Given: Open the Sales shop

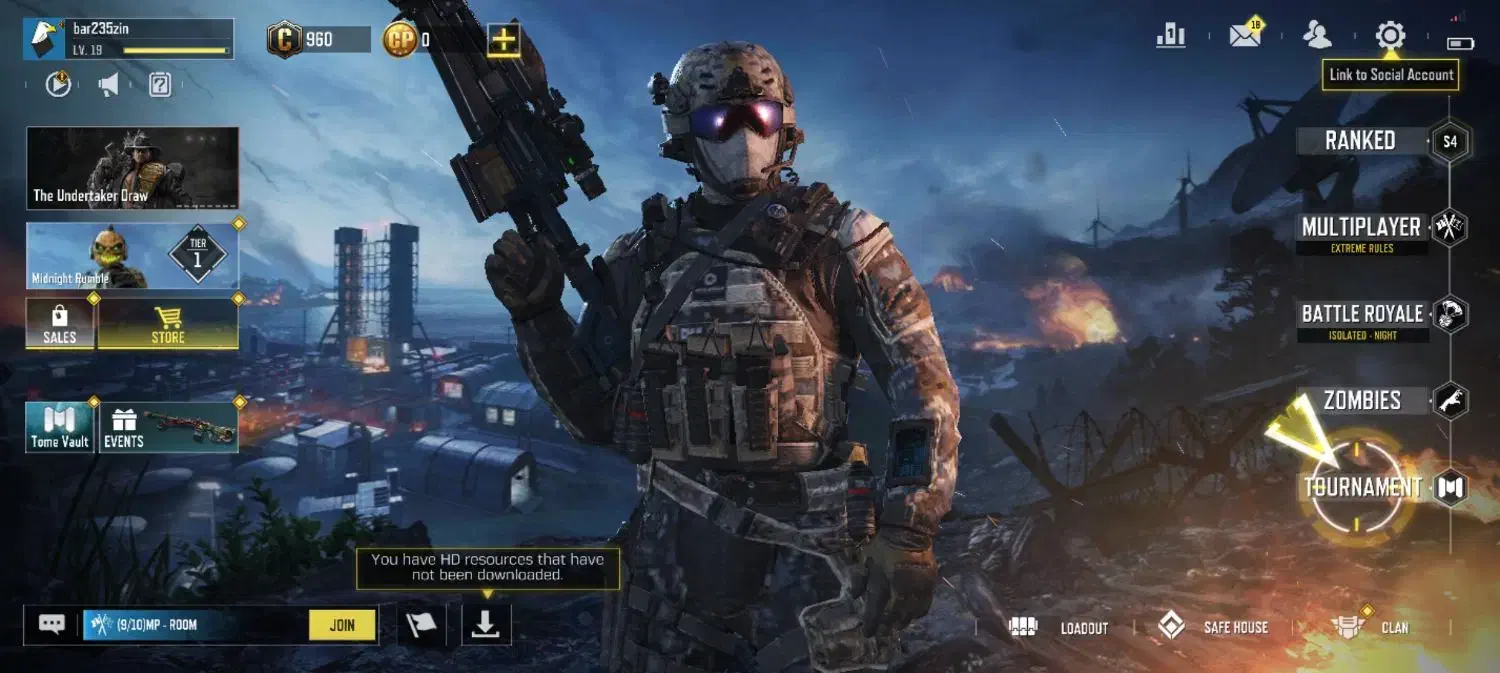Looking at the screenshot, I should click(x=60, y=324).
